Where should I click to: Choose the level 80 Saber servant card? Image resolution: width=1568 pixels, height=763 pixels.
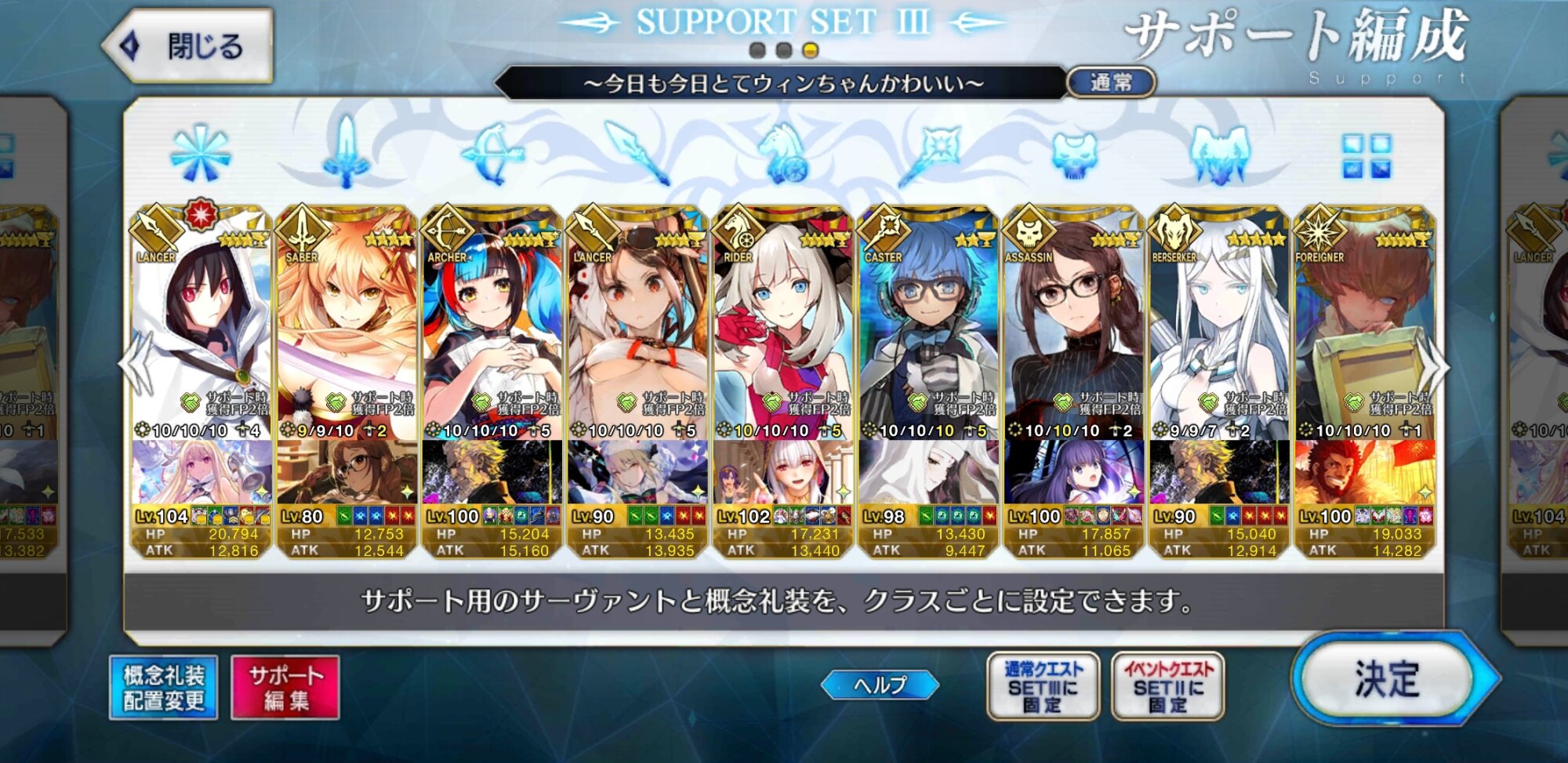coord(347,329)
